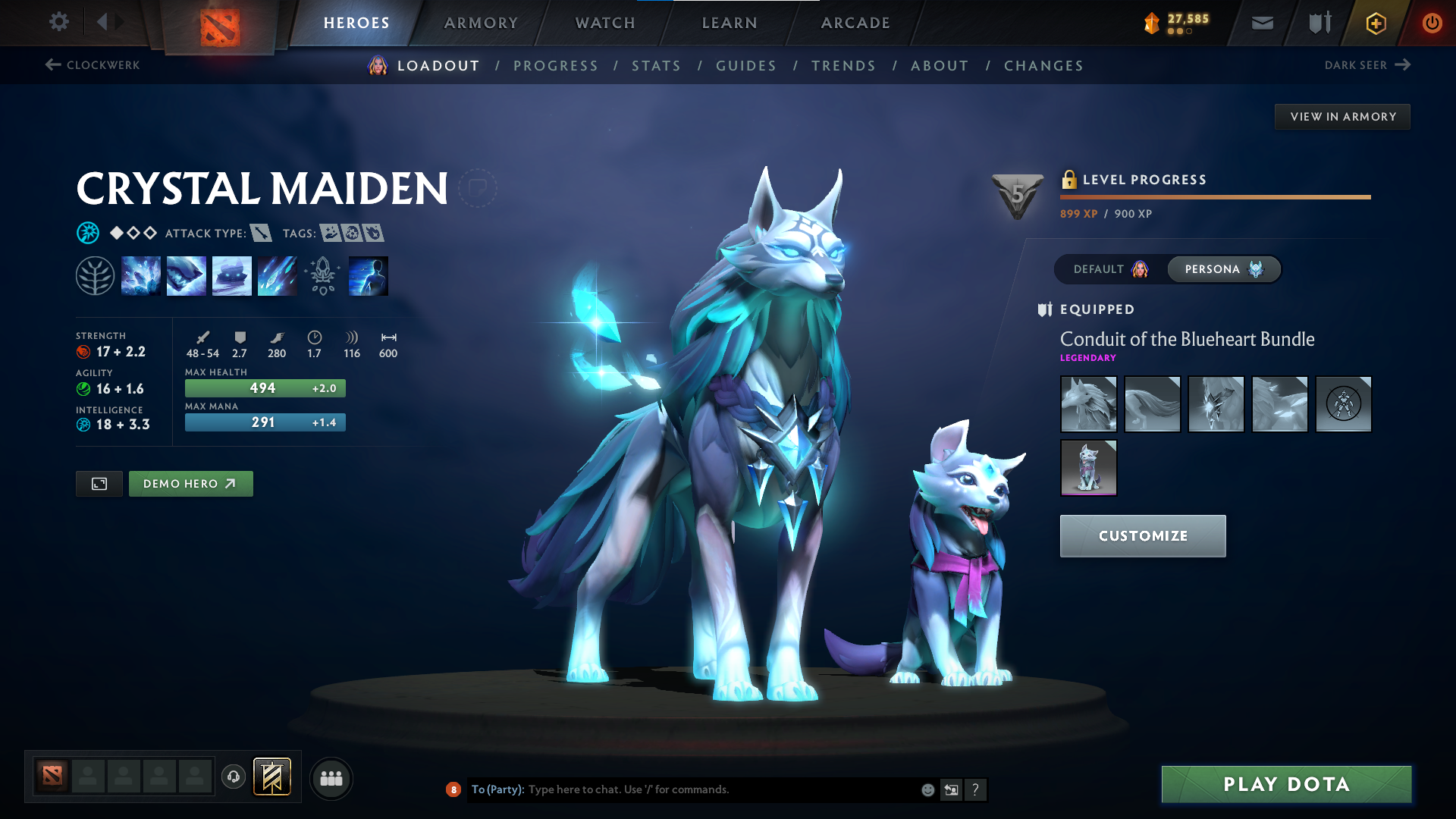
Task: Open the ARMORY menu item
Action: [x=481, y=23]
